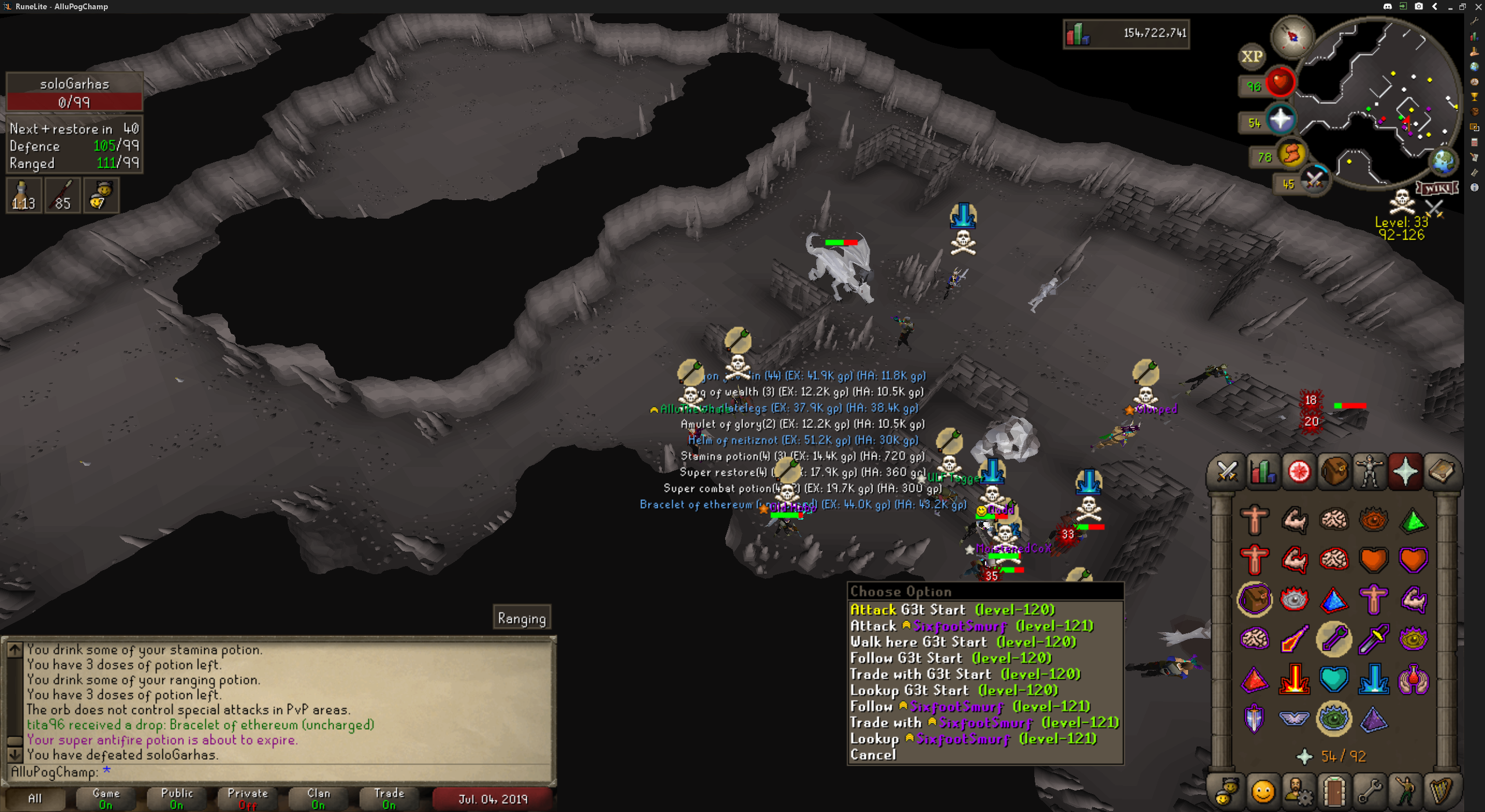Screen dimensions: 1485x812
Task: Select Lookup SixfootSmurf entry
Action: click(973, 738)
